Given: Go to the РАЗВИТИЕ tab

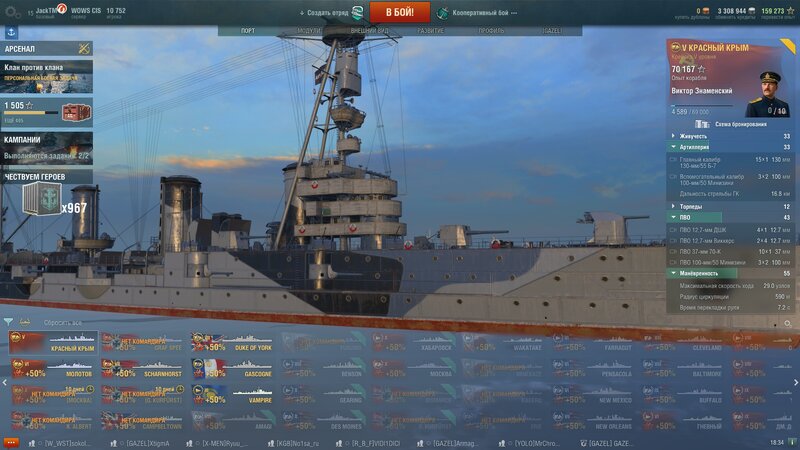Looking at the screenshot, I should [431, 31].
